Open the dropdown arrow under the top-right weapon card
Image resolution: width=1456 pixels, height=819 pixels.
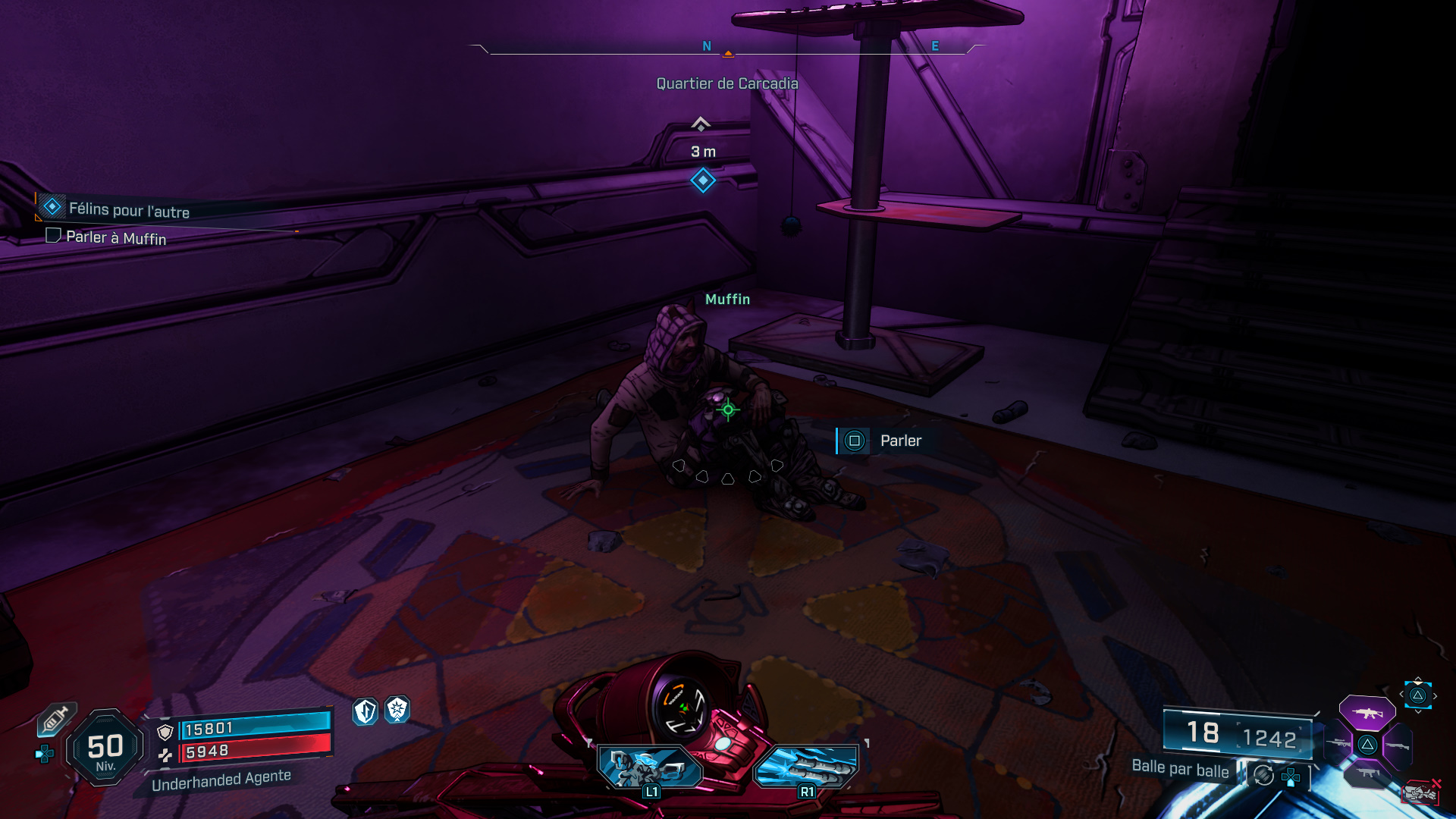click(x=1417, y=712)
